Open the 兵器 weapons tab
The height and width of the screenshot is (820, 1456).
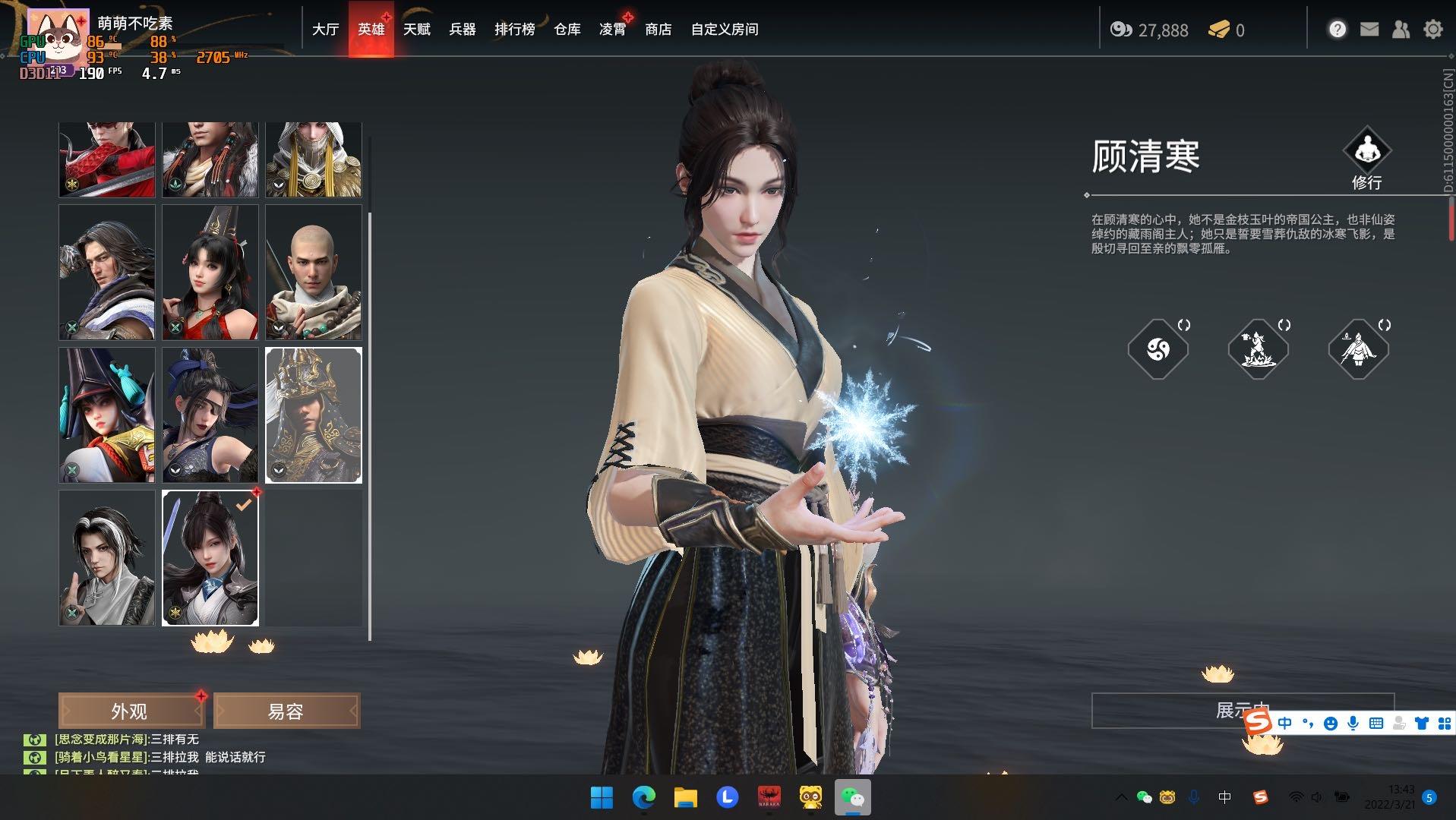coord(462,30)
